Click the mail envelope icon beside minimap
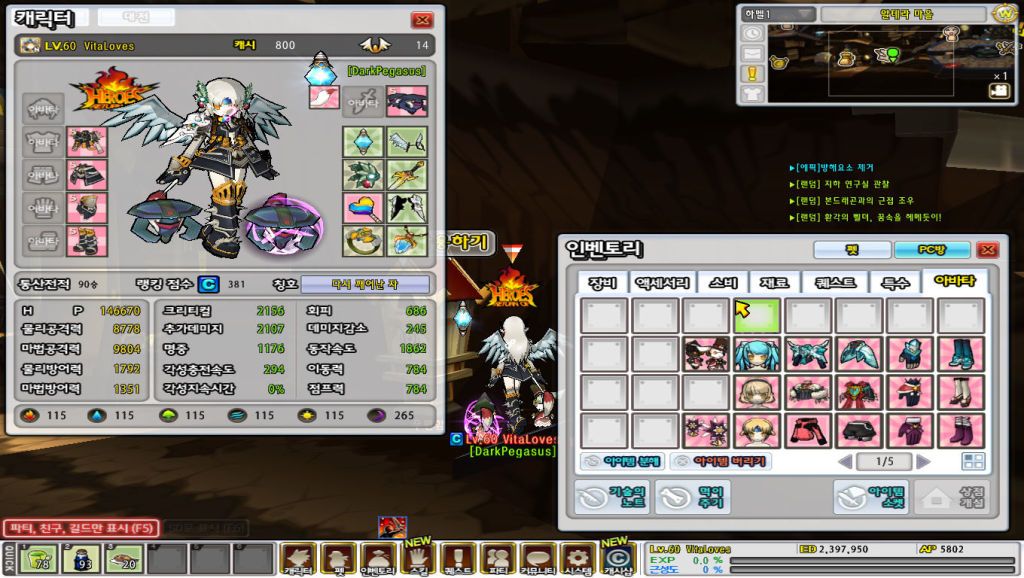The image size is (1024, 578). [x=752, y=53]
